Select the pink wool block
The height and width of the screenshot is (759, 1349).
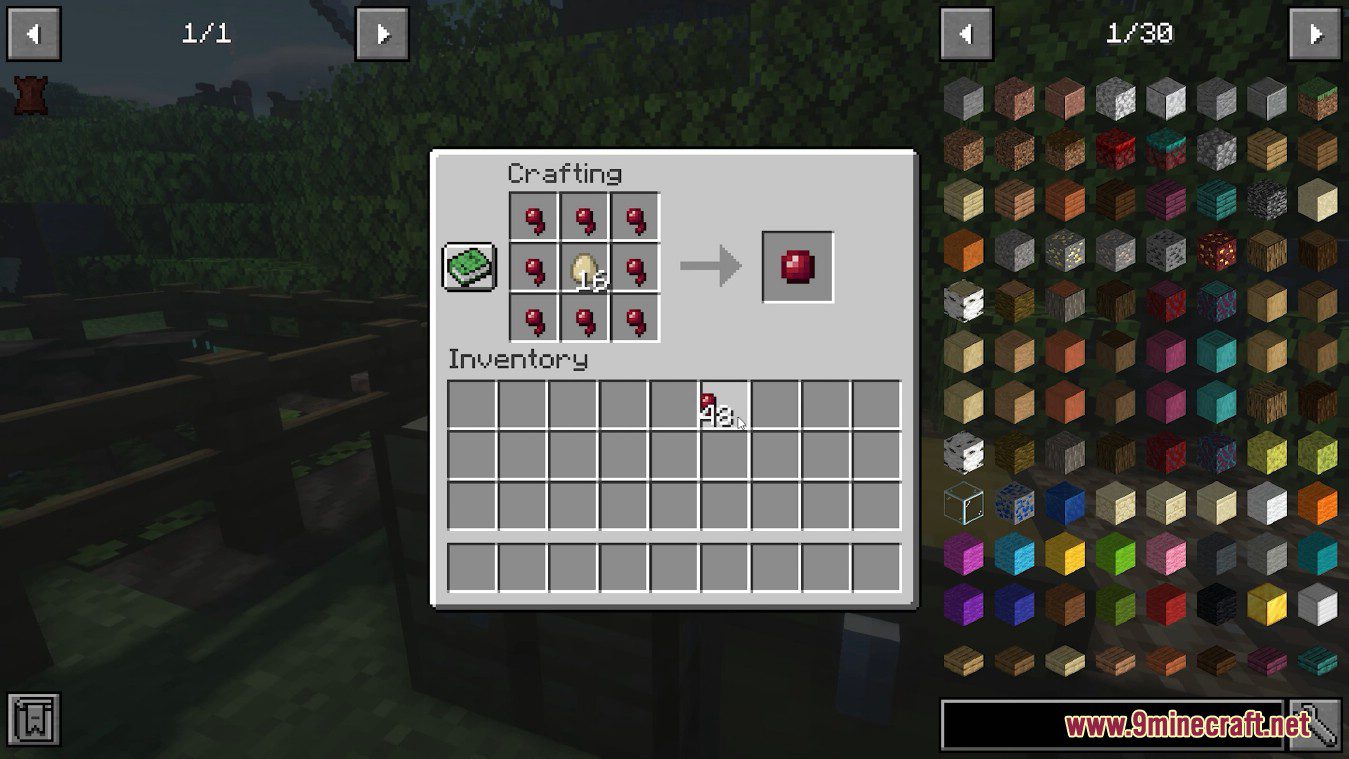[1167, 554]
